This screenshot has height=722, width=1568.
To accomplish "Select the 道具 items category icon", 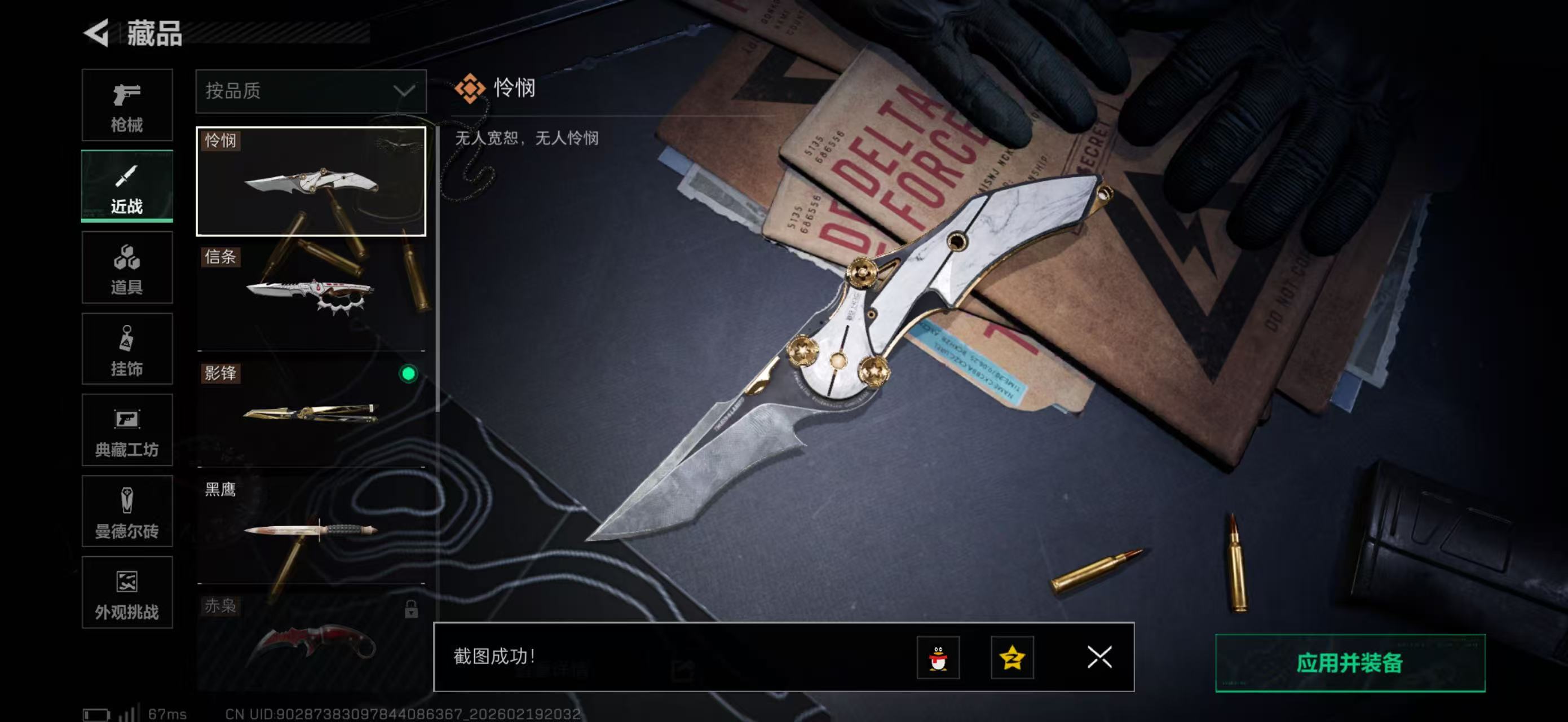I will 127,268.
